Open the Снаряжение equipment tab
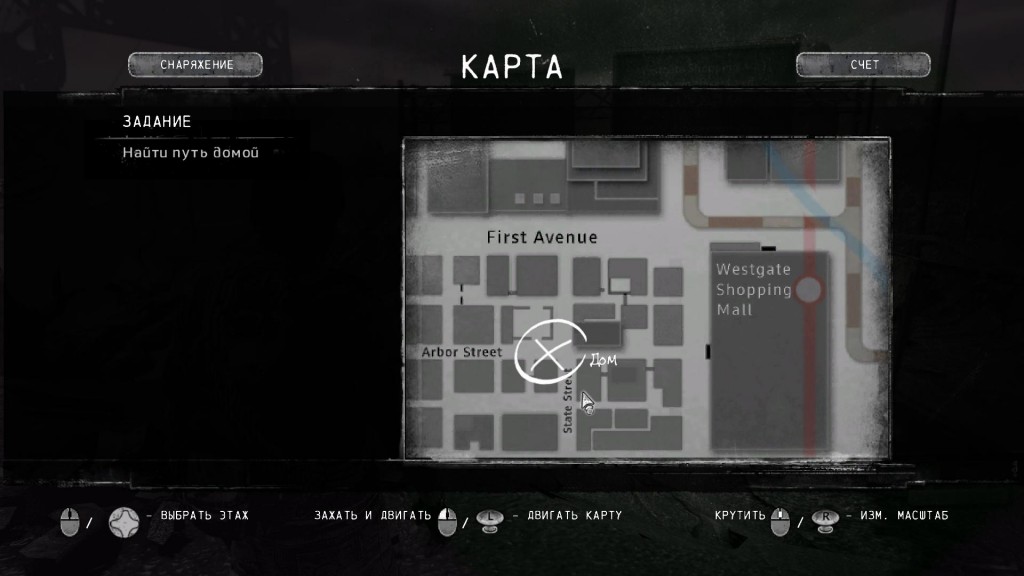Viewport: 1024px width, 576px height. coord(196,65)
